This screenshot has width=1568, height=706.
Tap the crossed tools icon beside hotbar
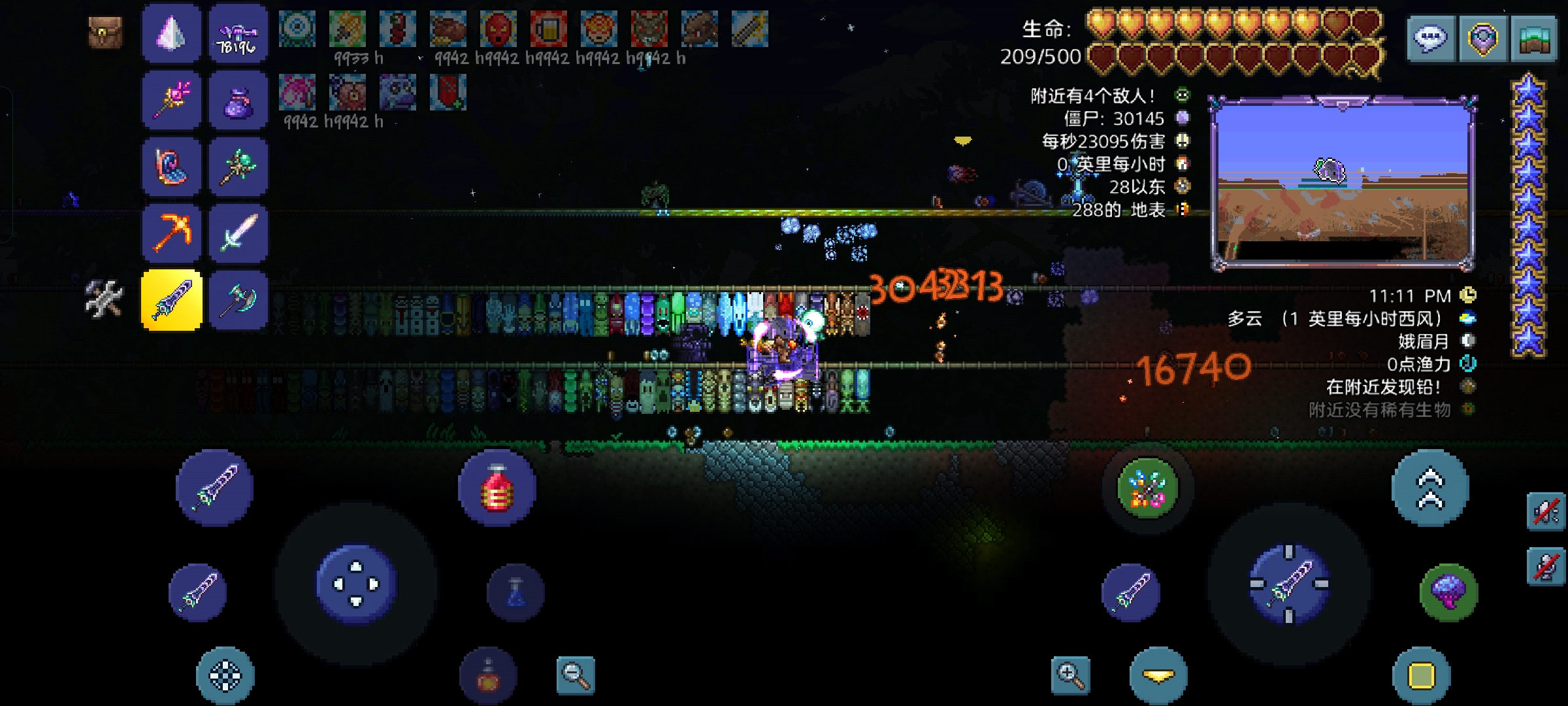coord(104,299)
